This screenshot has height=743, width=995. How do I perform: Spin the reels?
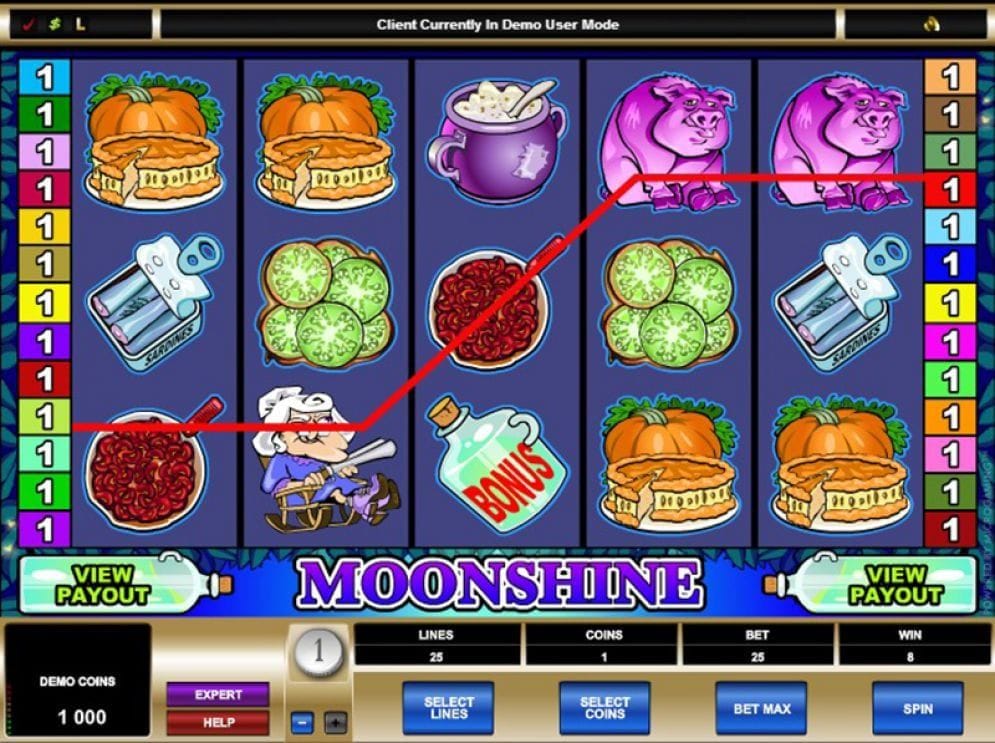pyautogui.click(x=917, y=708)
